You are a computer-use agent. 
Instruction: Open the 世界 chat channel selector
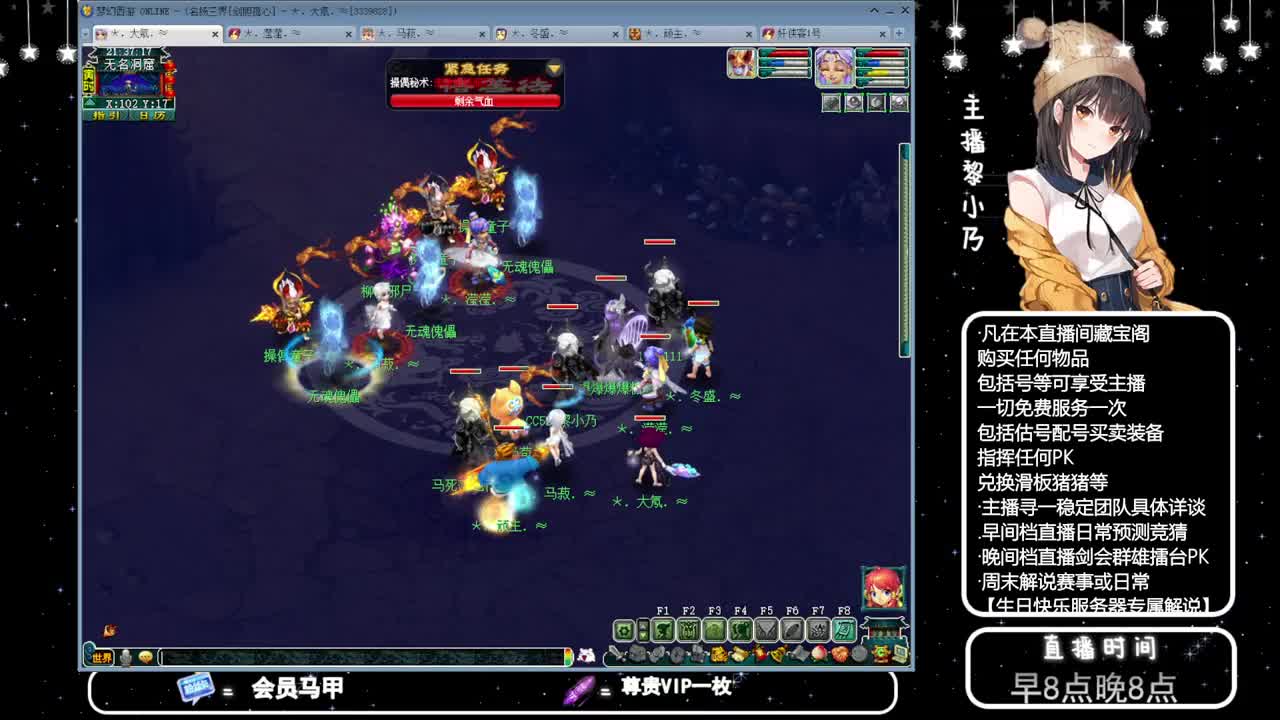tap(100, 658)
